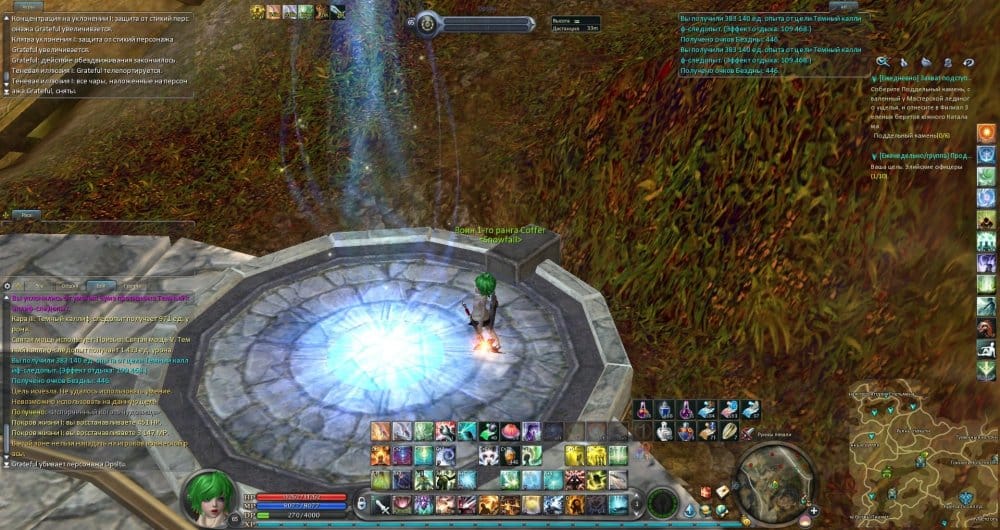The width and height of the screenshot is (1000, 530).
Task: Click the red gift box icon
Action: tap(706, 491)
